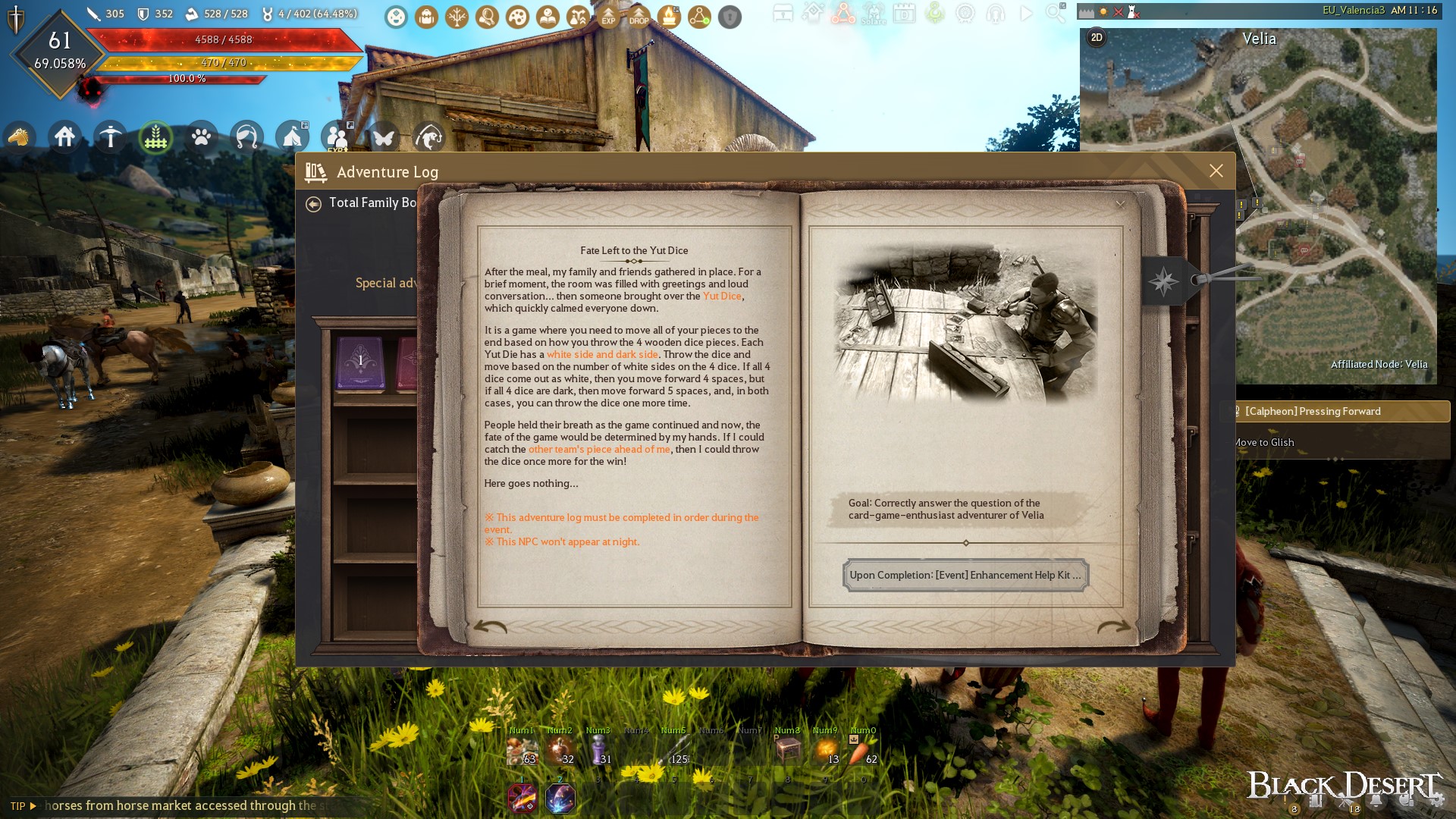Open the inventory backpack icon

[426, 17]
